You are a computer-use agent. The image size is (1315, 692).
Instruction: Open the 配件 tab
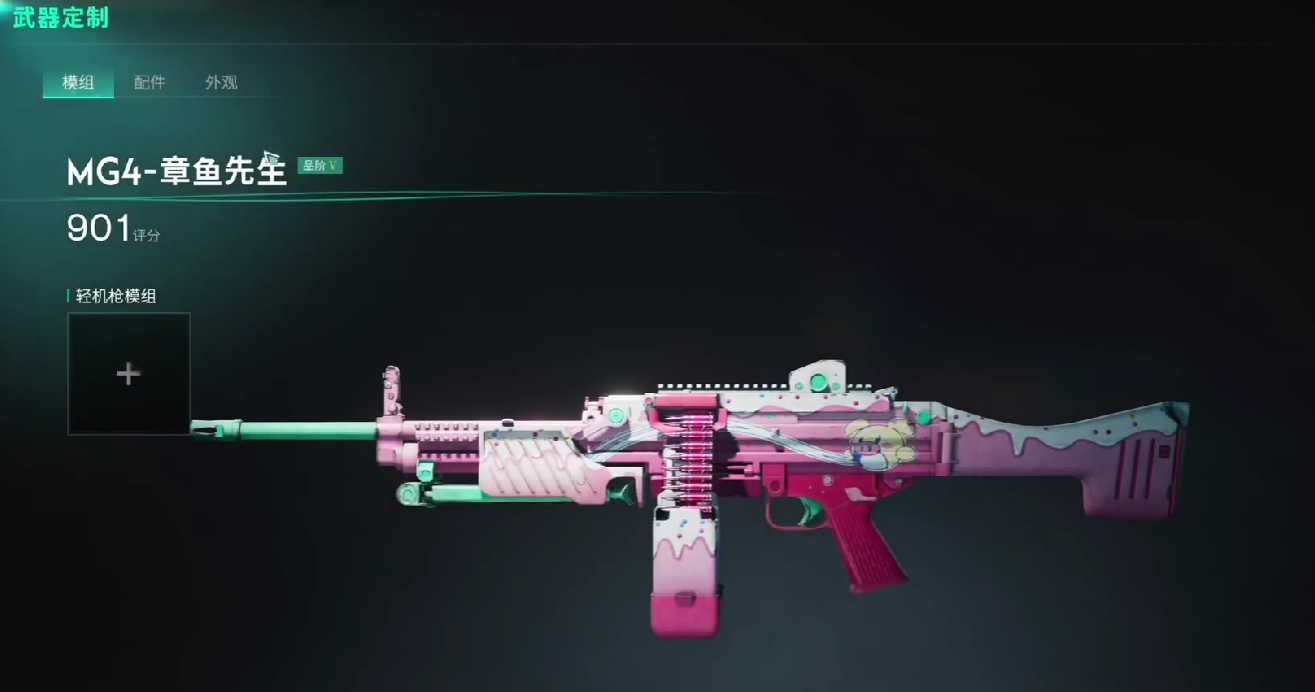pos(149,83)
